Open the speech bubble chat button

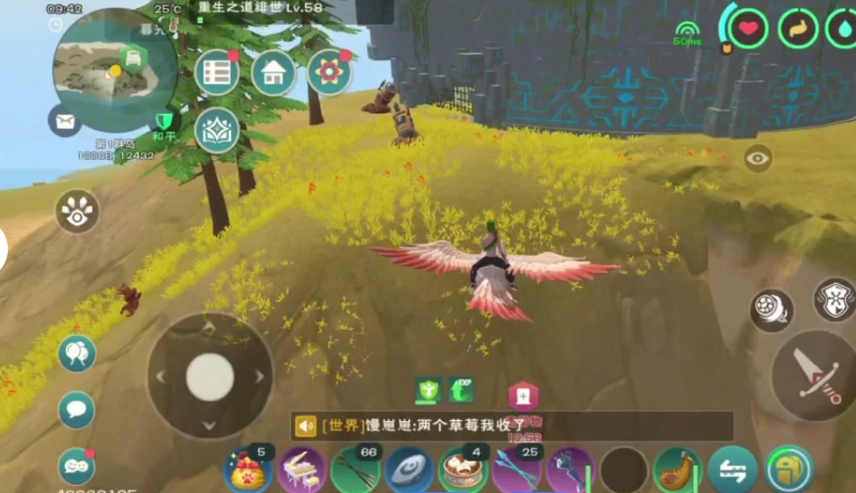[x=77, y=410]
